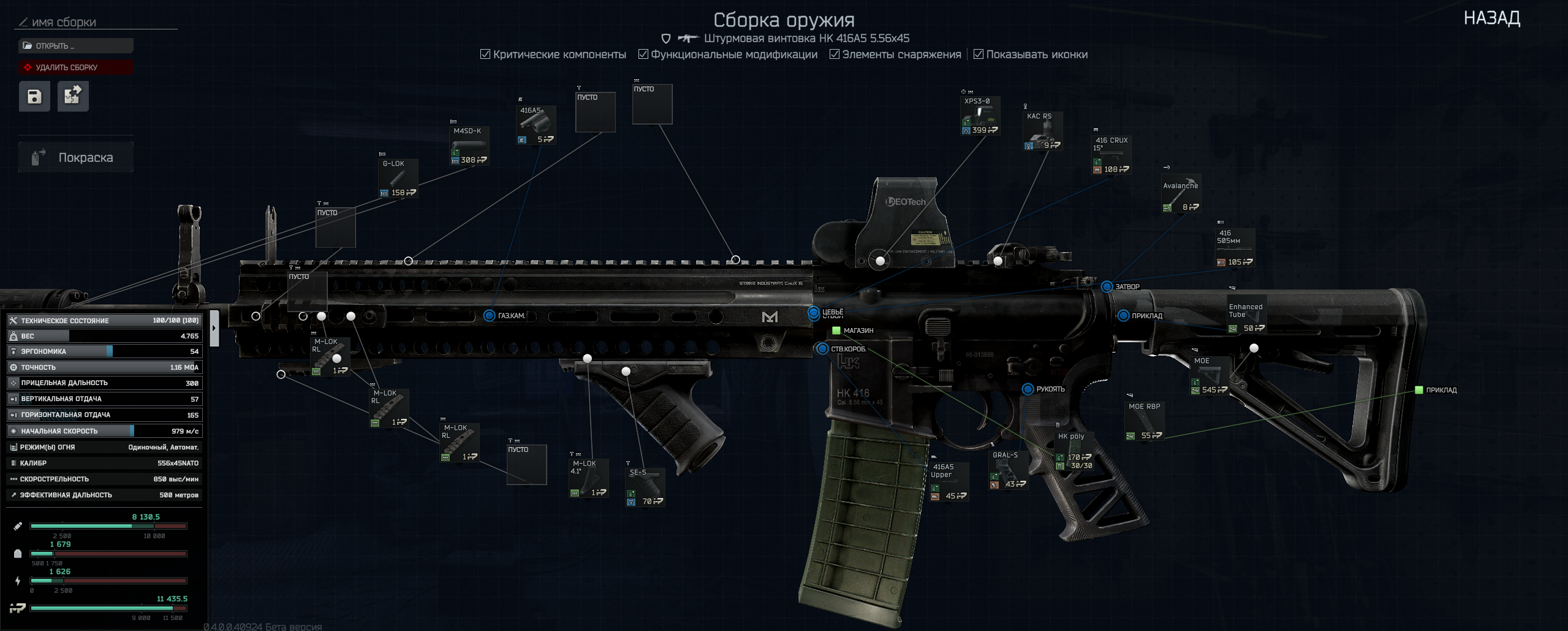Select the MOE stock slot
Image resolution: width=1568 pixels, height=631 pixels.
point(1210,375)
